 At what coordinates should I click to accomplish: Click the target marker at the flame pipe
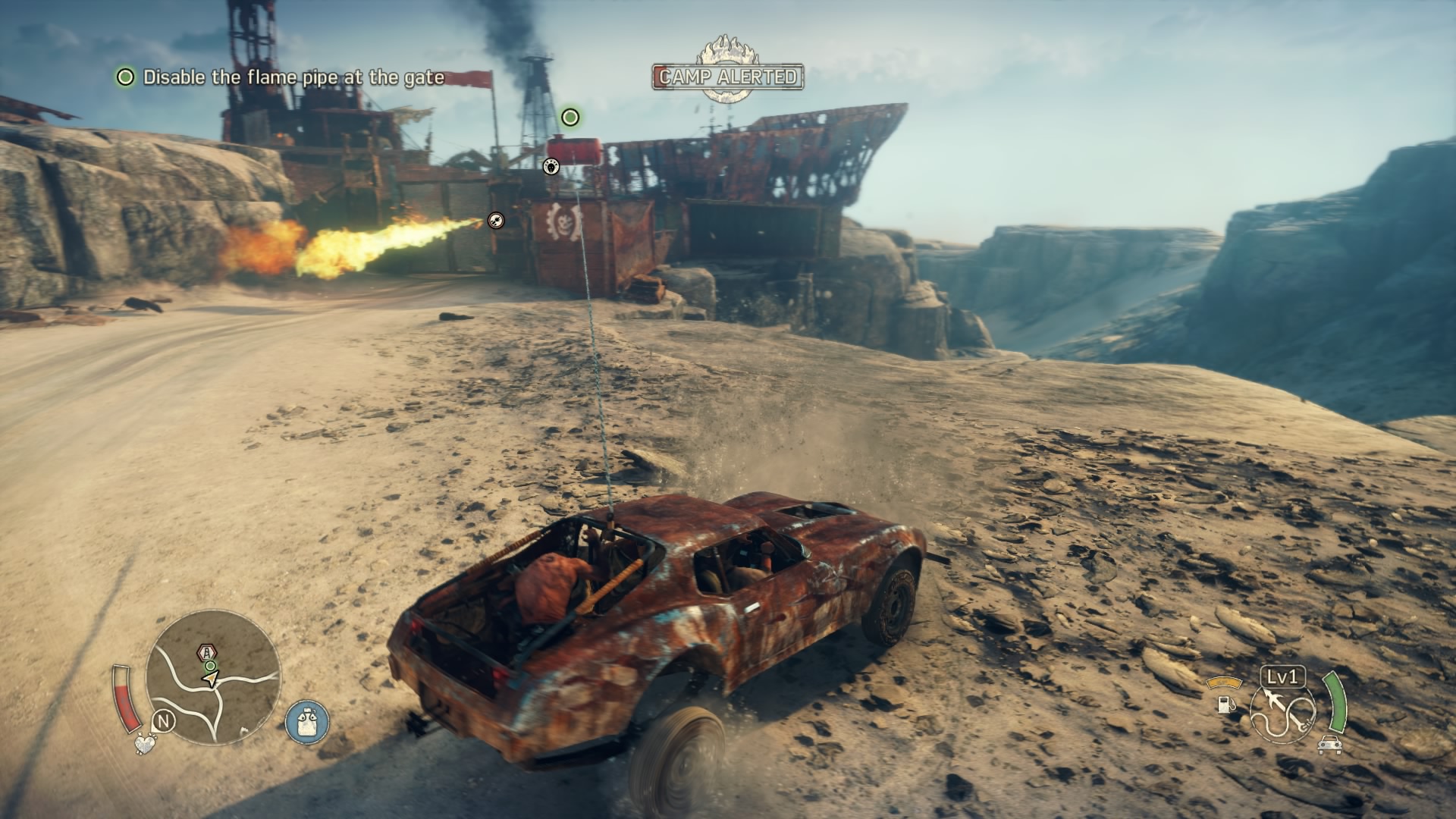coord(496,220)
